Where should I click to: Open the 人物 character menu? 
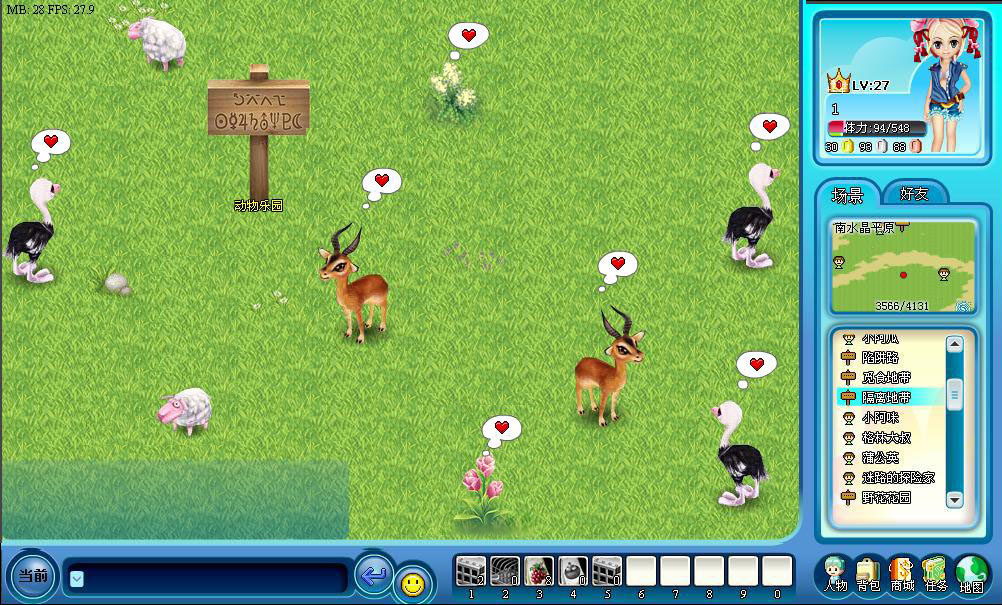(x=836, y=573)
